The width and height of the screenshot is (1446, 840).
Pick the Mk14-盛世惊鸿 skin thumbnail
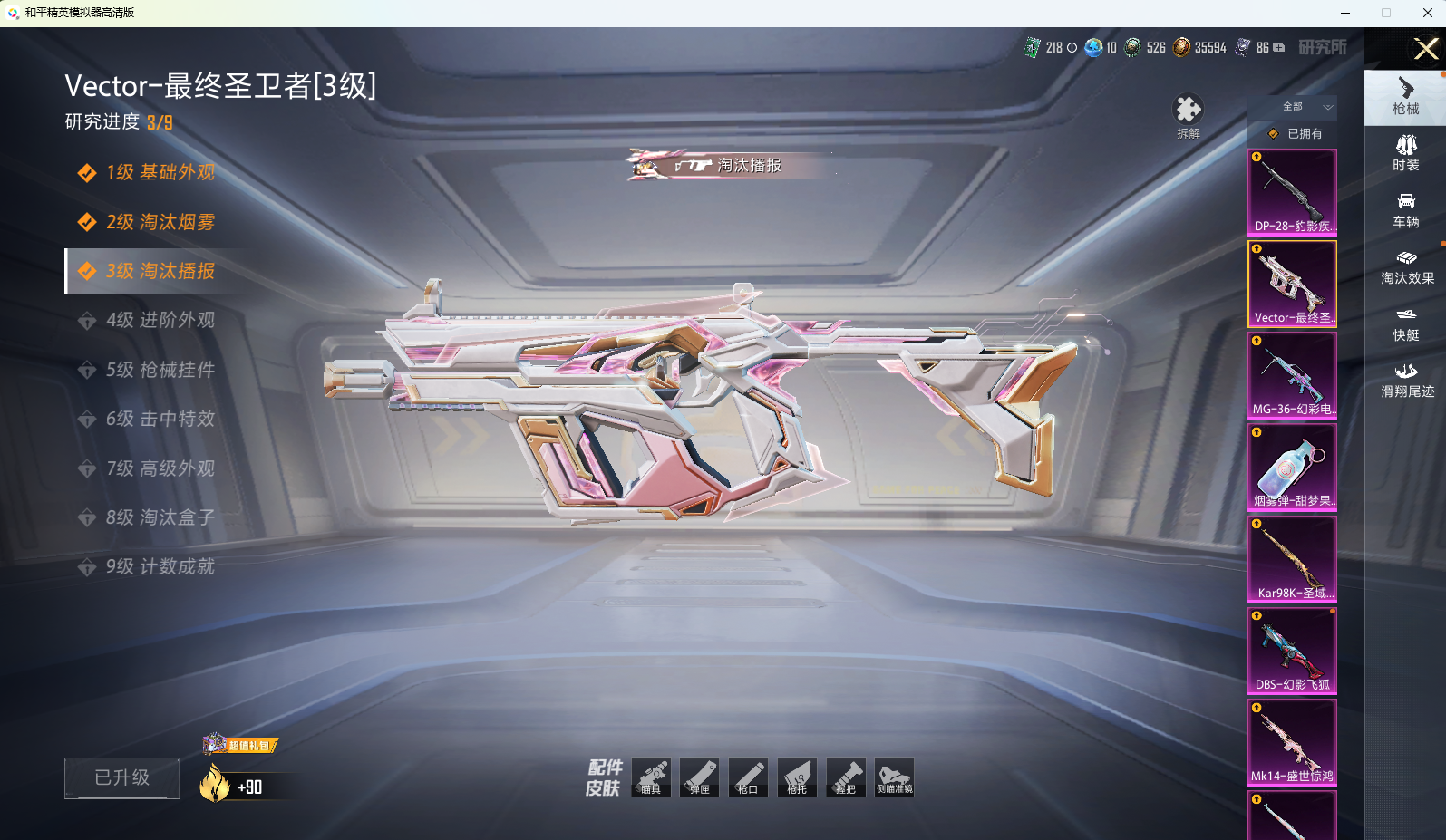[x=1292, y=742]
